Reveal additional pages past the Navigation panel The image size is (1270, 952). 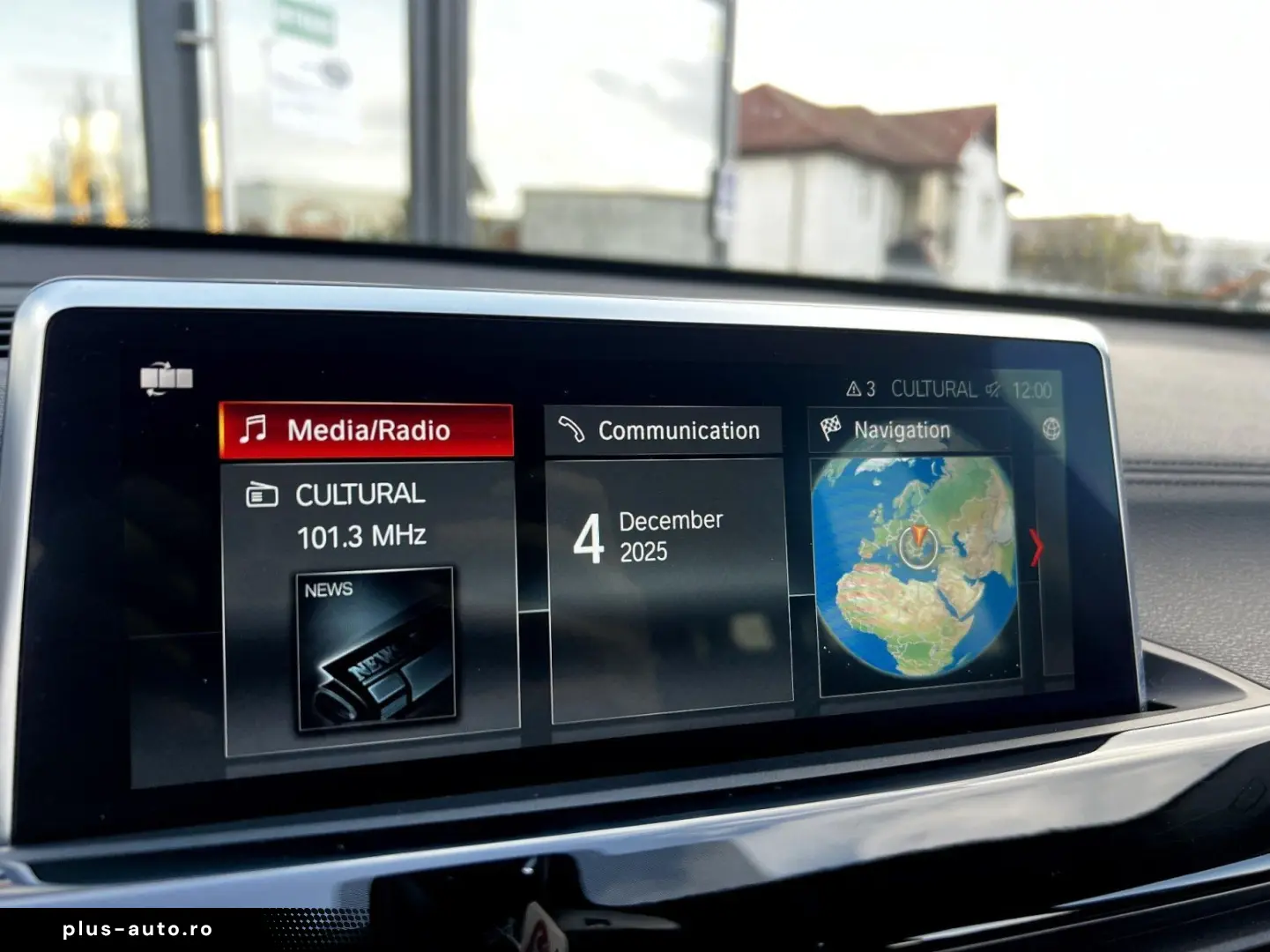tap(1036, 547)
